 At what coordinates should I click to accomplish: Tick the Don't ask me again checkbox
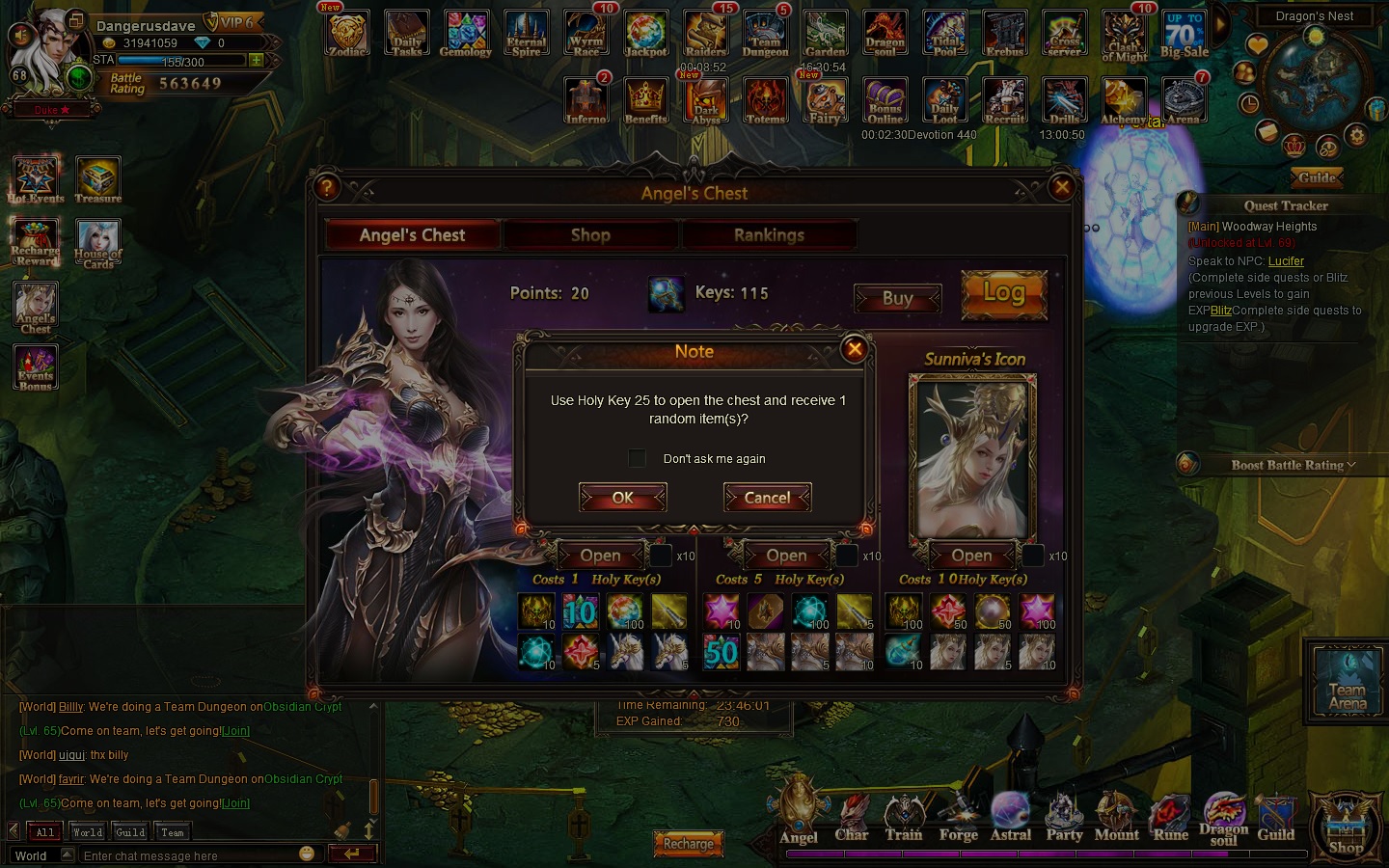click(637, 458)
